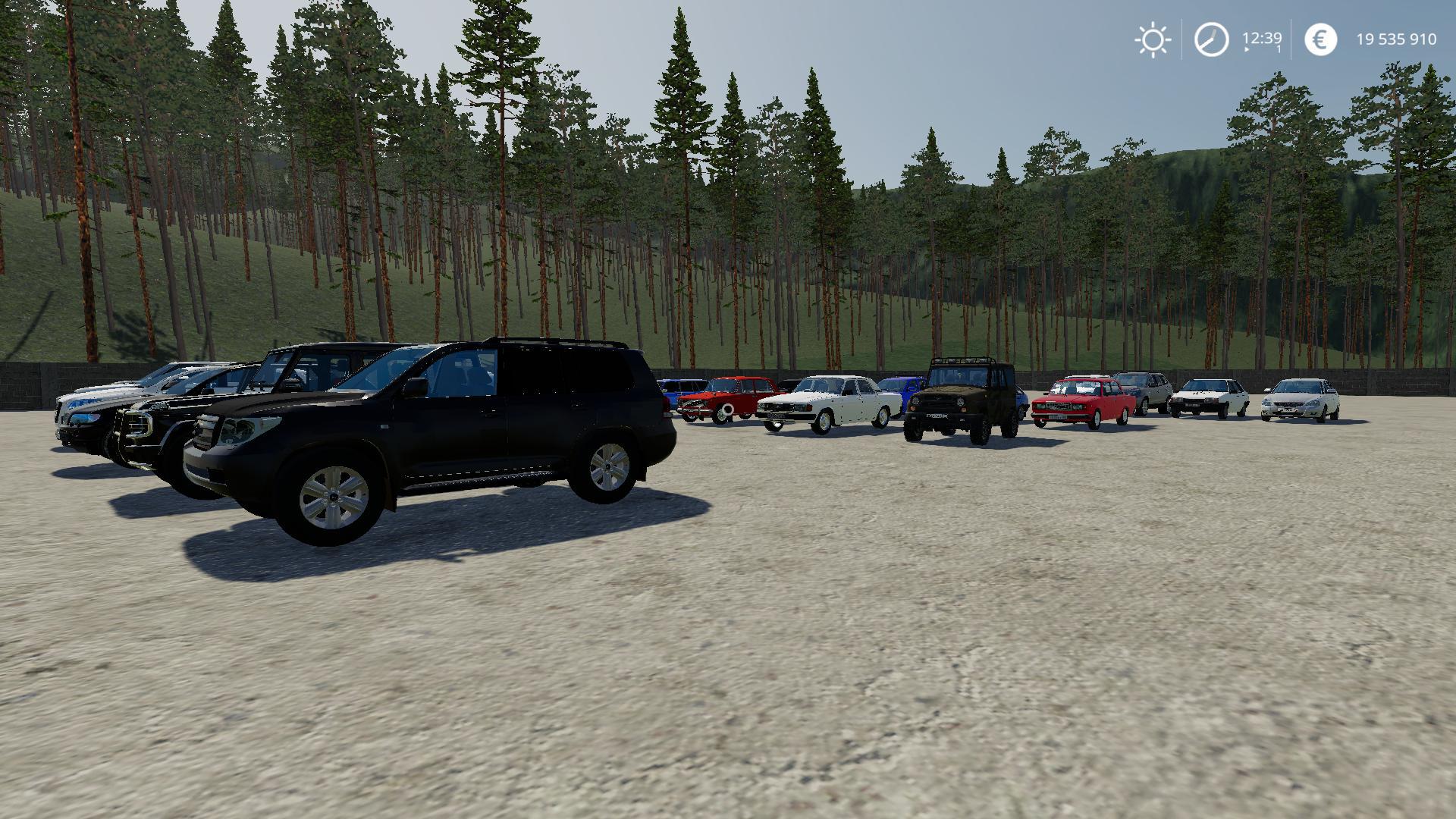Select the clock icon in the HUD
Viewport: 1456px width, 819px height.
tap(1211, 39)
